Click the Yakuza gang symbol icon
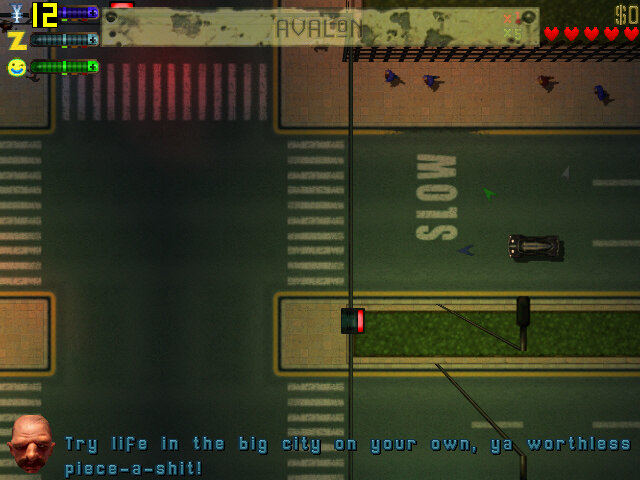 [14, 14]
